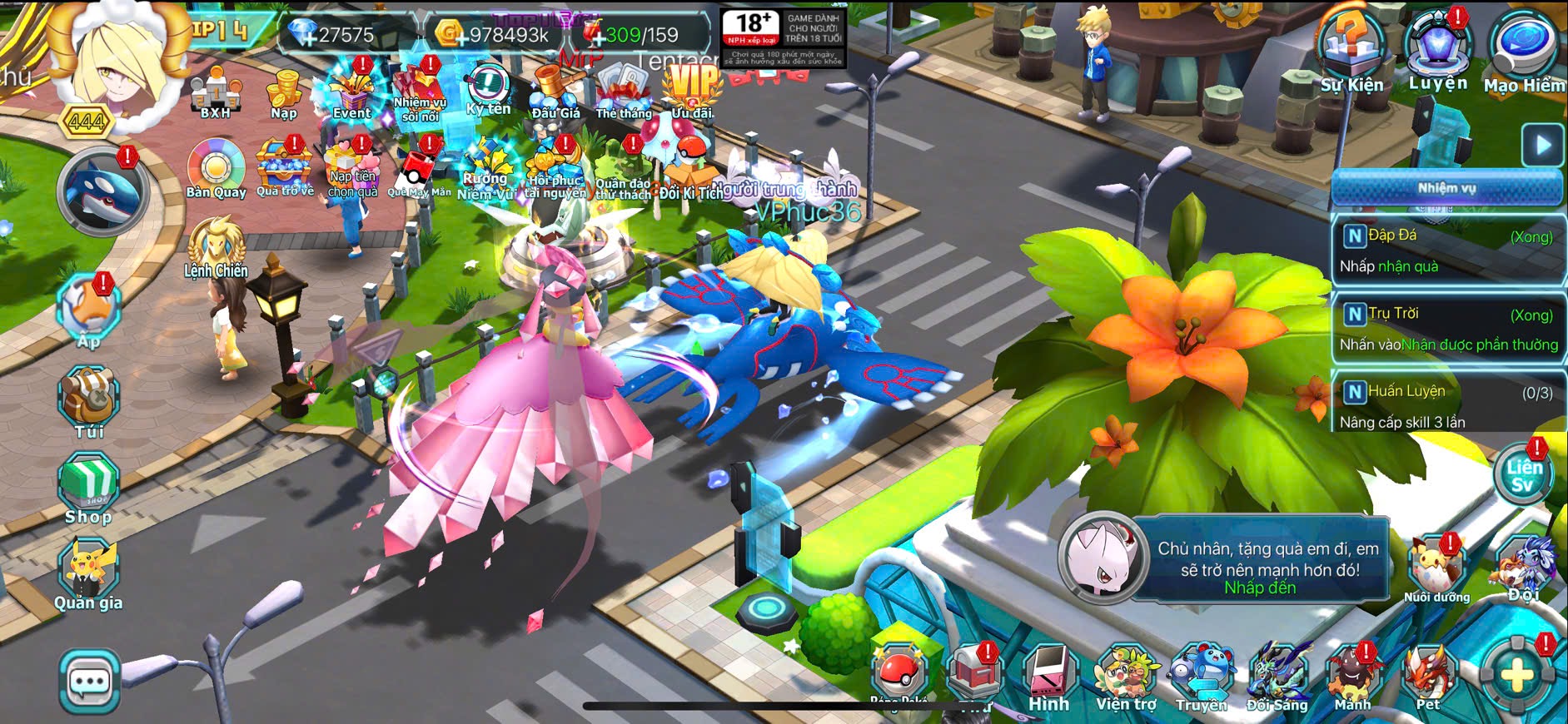Open the Pet menu
Screen dimensions: 1568x724
[x=1428, y=677]
